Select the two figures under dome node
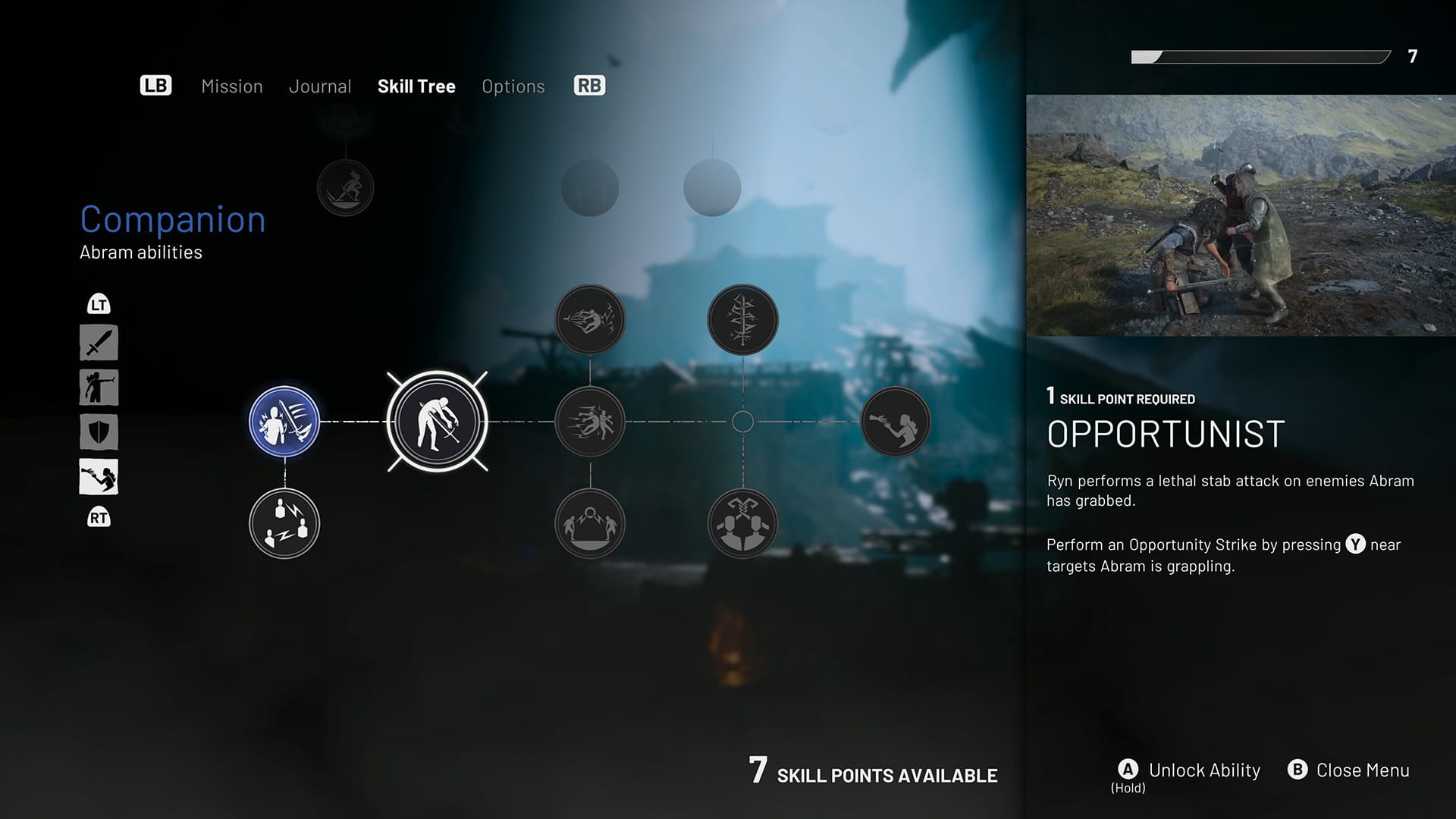Image resolution: width=1456 pixels, height=819 pixels. pyautogui.click(x=590, y=524)
